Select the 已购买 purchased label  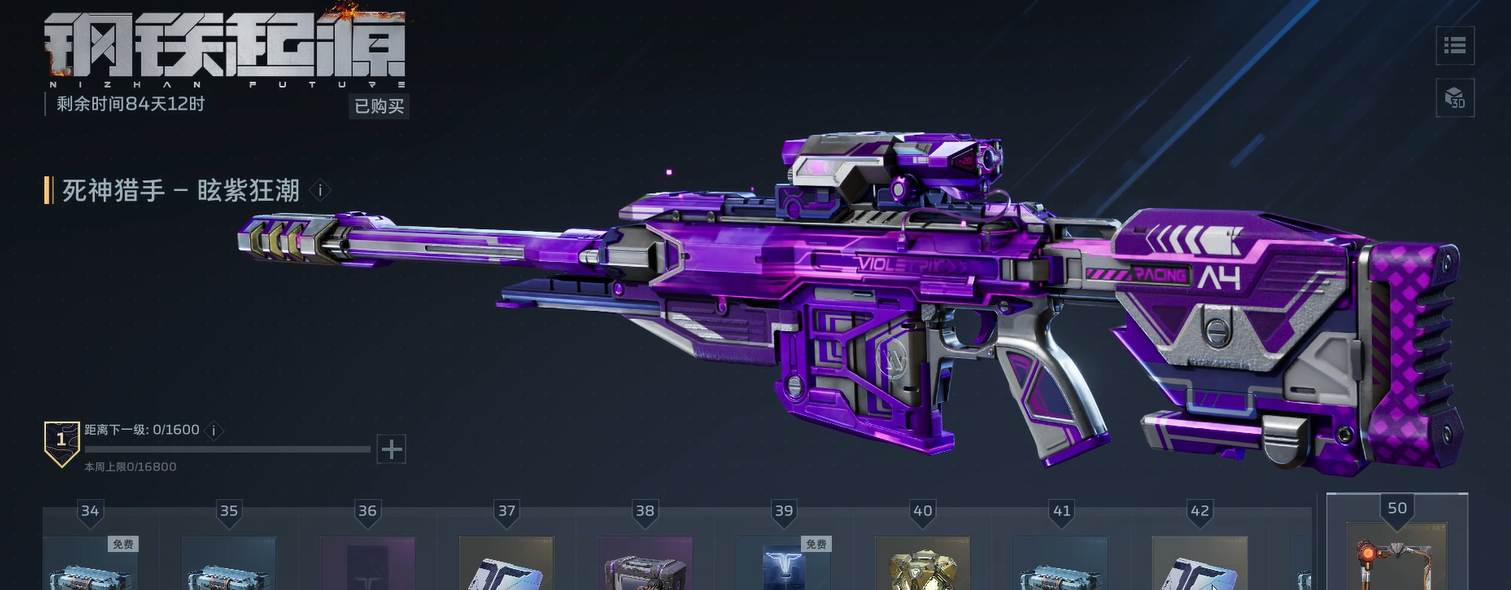pos(380,106)
